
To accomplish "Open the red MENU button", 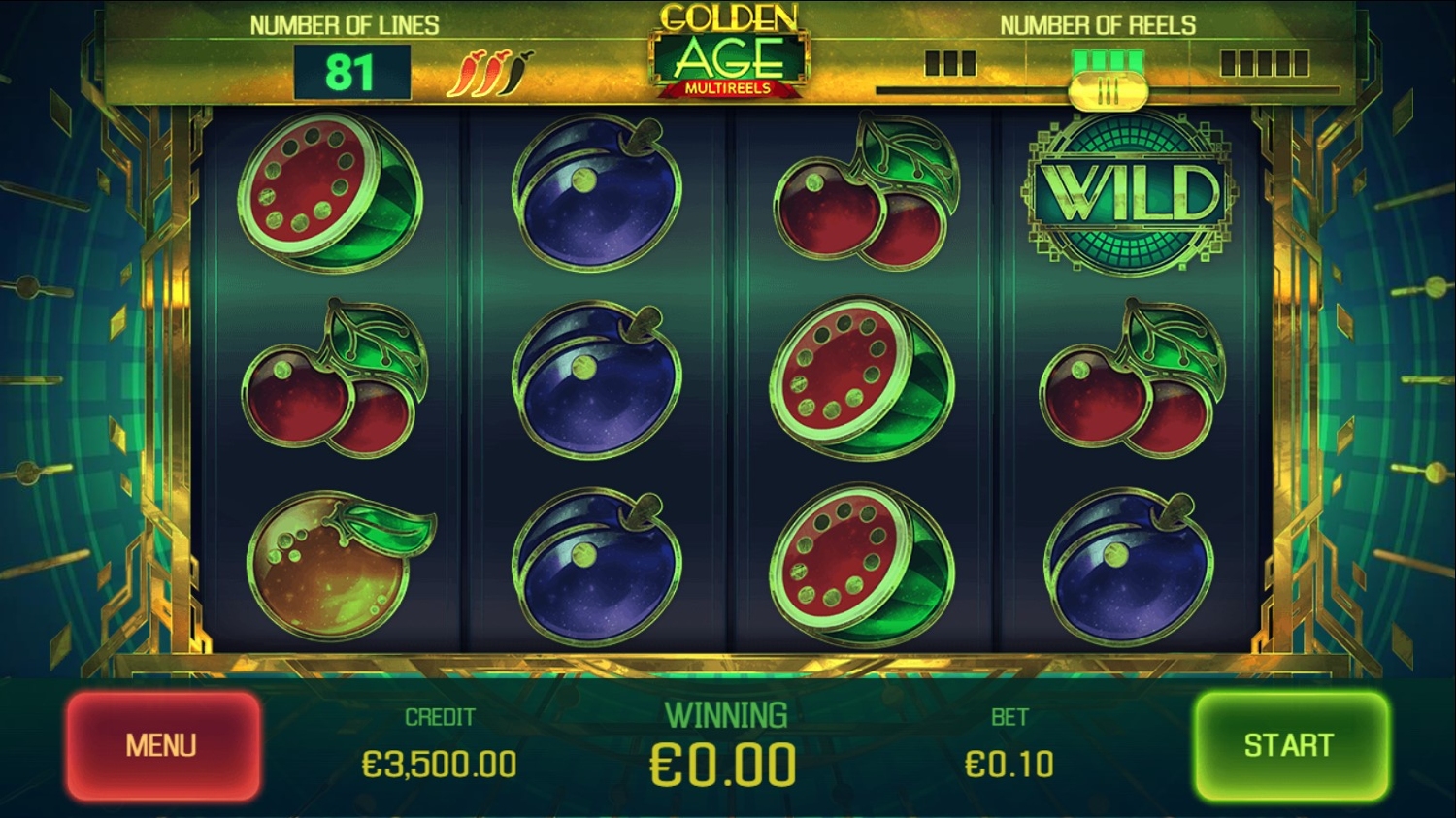I will (x=162, y=745).
